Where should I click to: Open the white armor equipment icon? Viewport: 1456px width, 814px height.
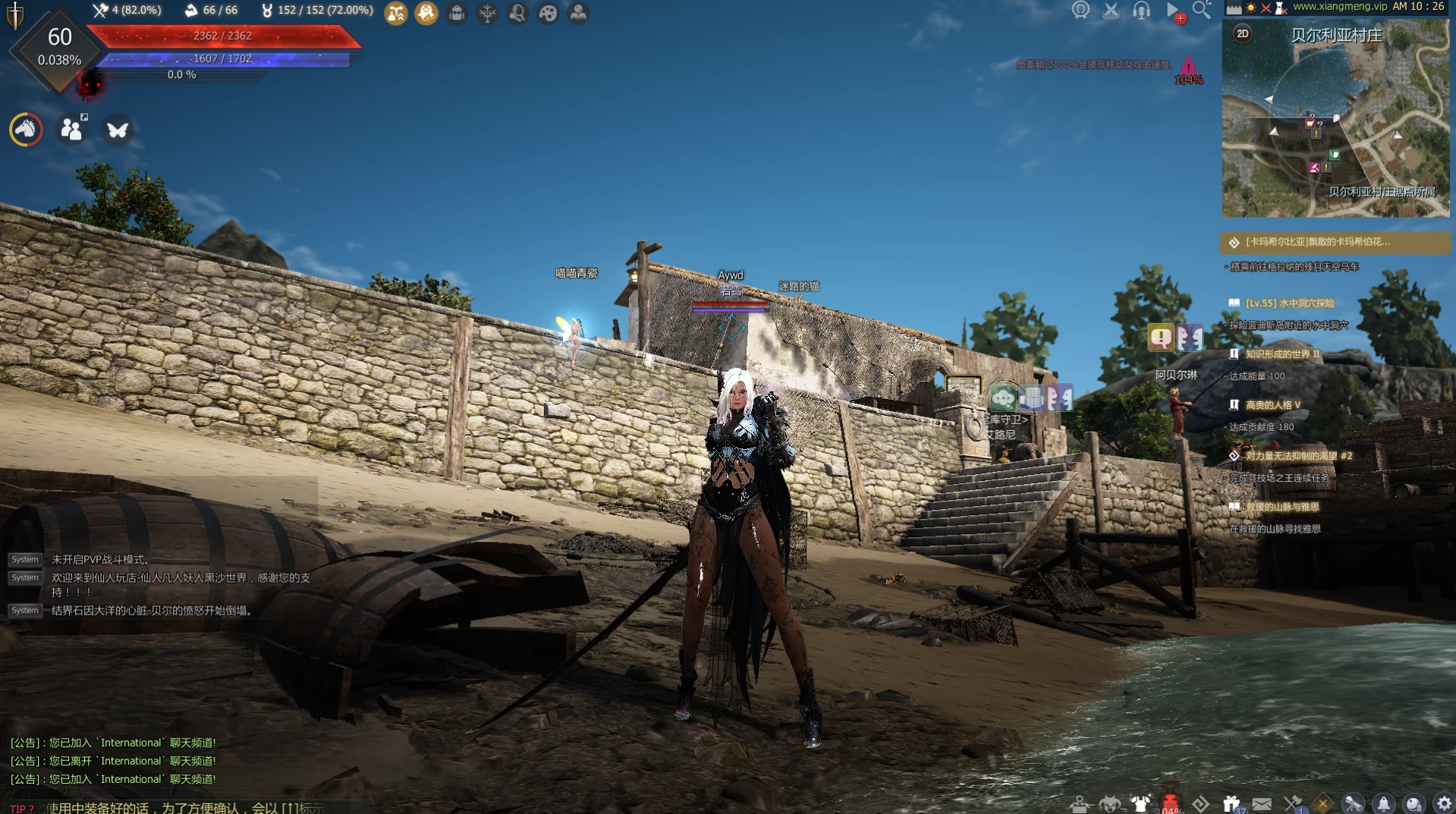click(x=1140, y=803)
